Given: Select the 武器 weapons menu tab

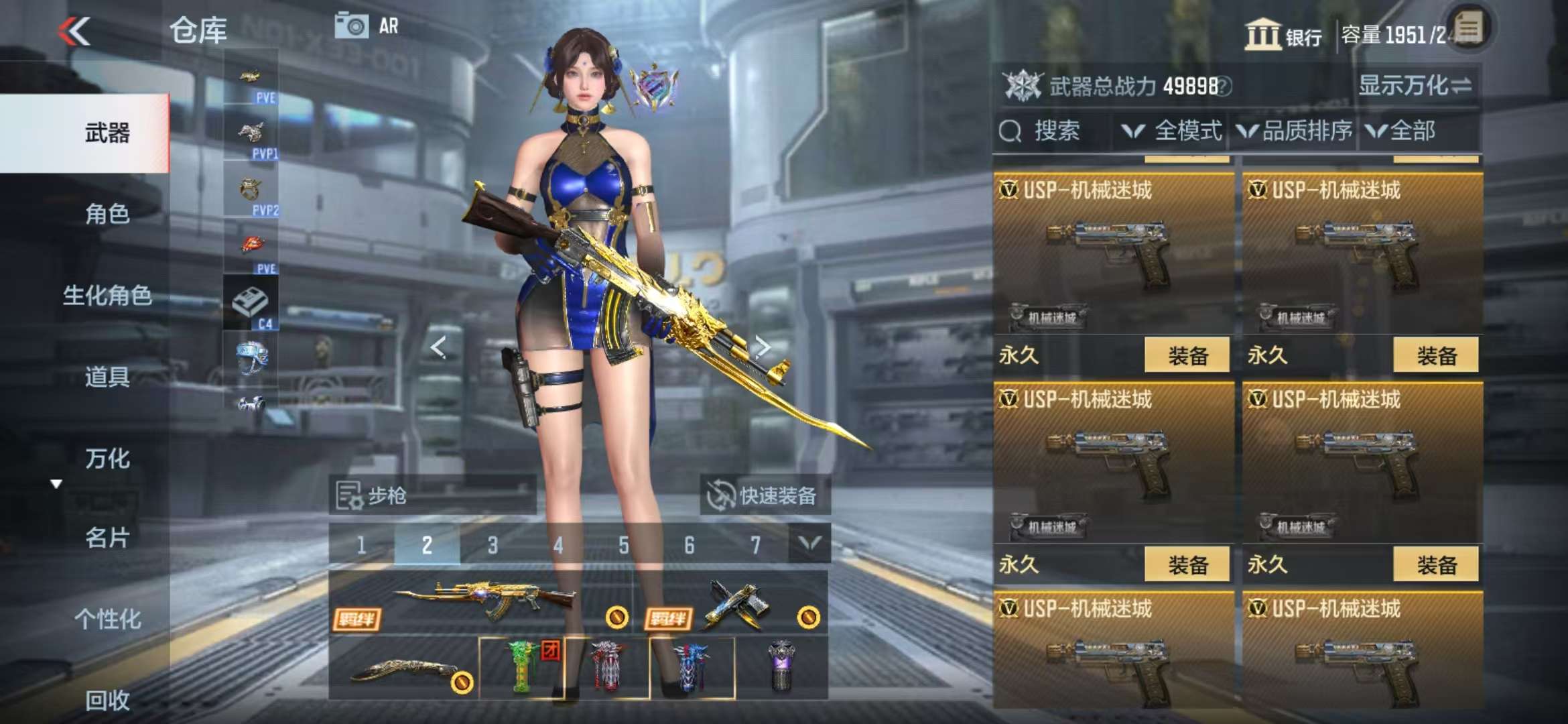Looking at the screenshot, I should point(107,133).
